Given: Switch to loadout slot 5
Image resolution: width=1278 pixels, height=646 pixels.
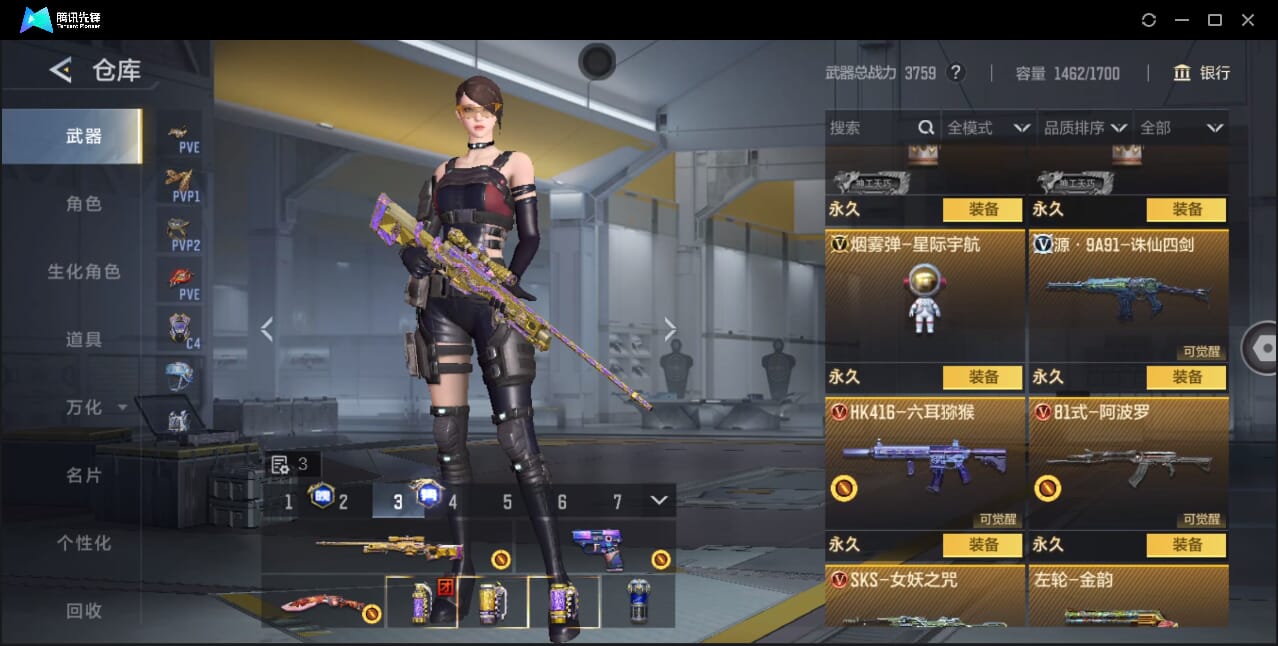Looking at the screenshot, I should point(507,502).
